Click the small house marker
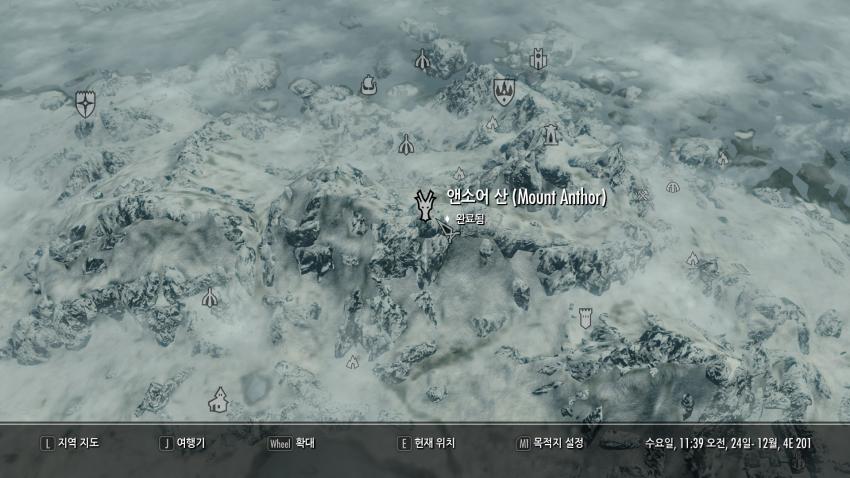 pyautogui.click(x=217, y=401)
